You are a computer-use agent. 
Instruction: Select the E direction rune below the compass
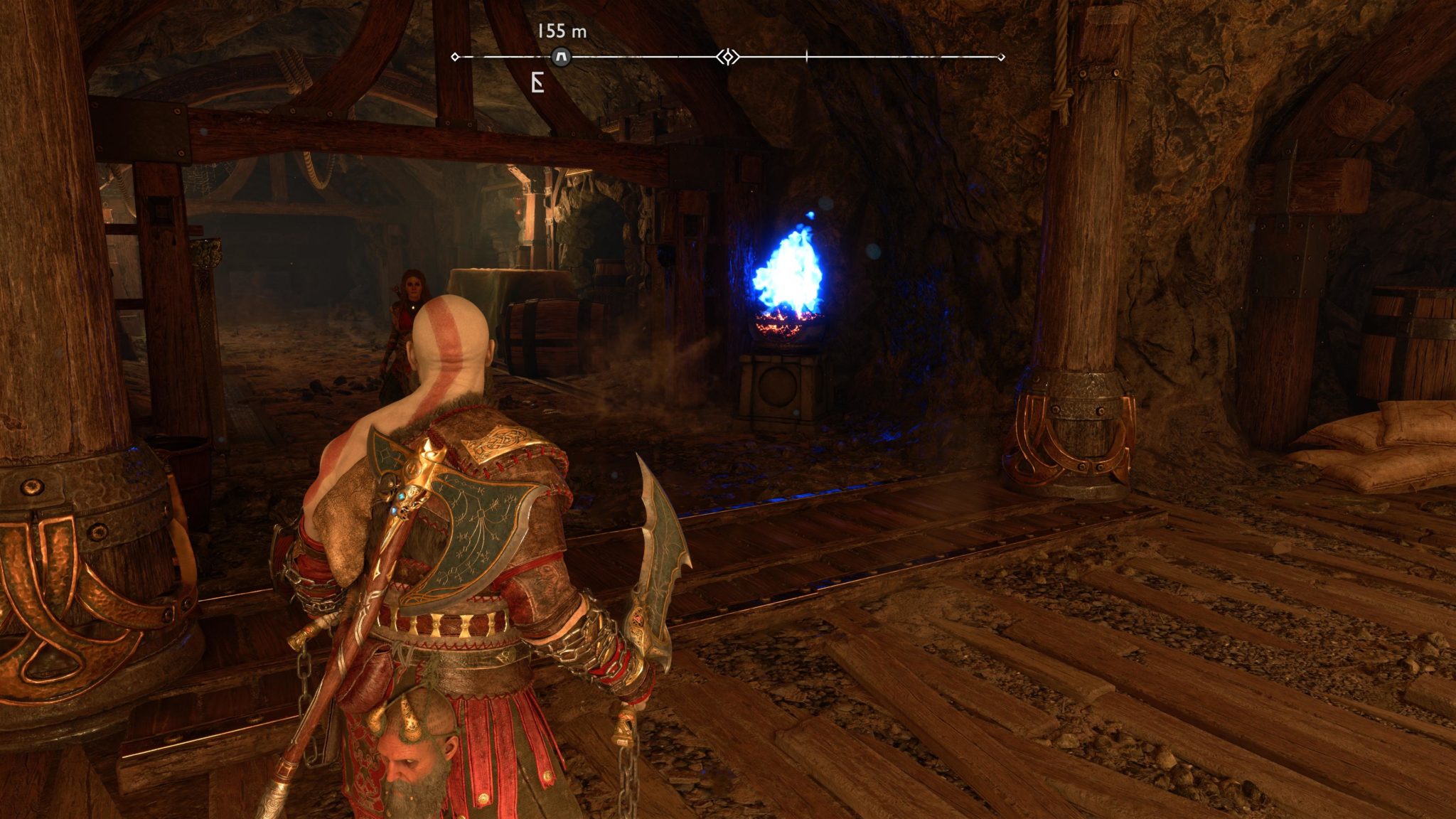click(x=537, y=82)
